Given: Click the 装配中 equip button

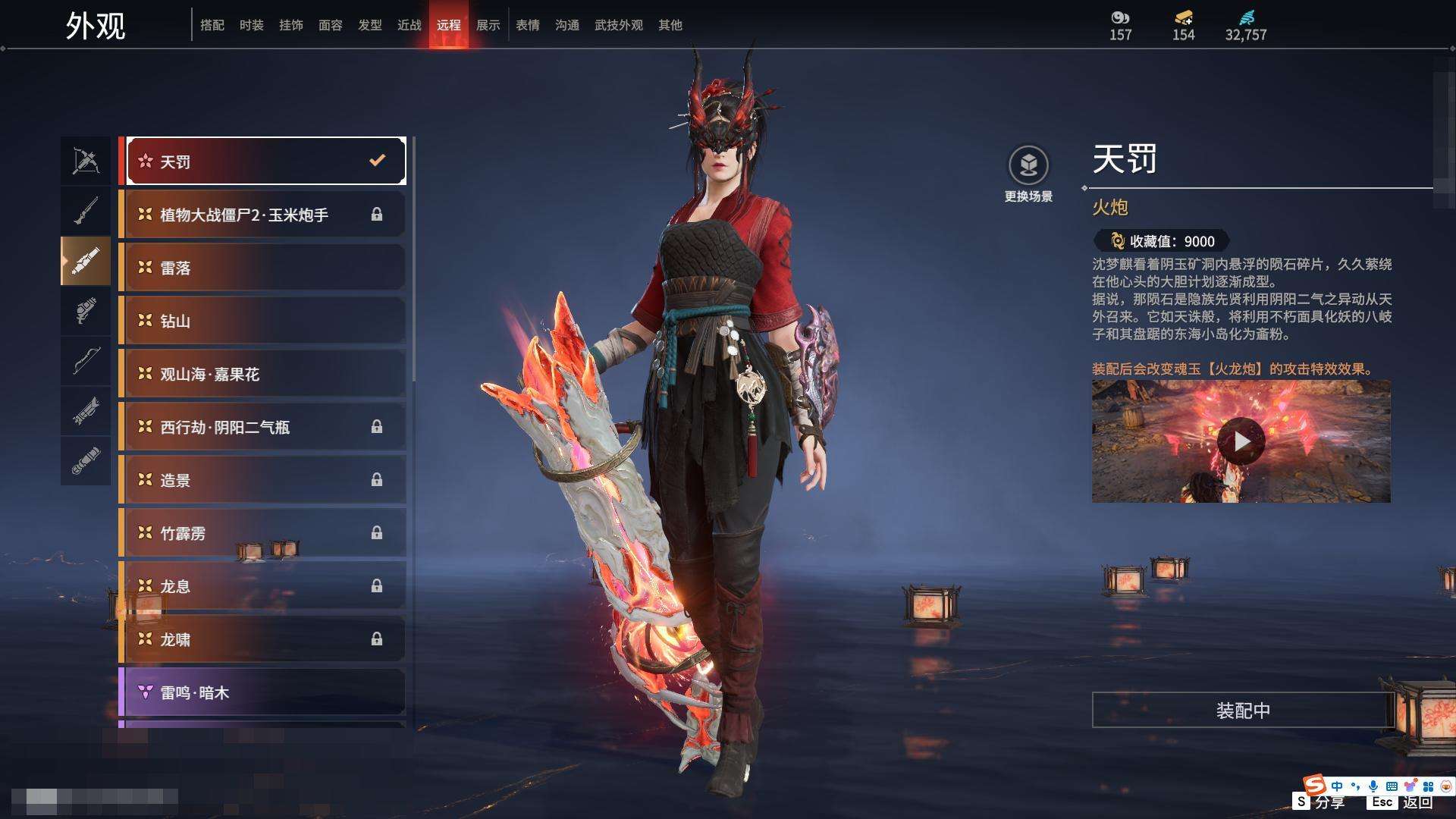Looking at the screenshot, I should click(x=1243, y=710).
